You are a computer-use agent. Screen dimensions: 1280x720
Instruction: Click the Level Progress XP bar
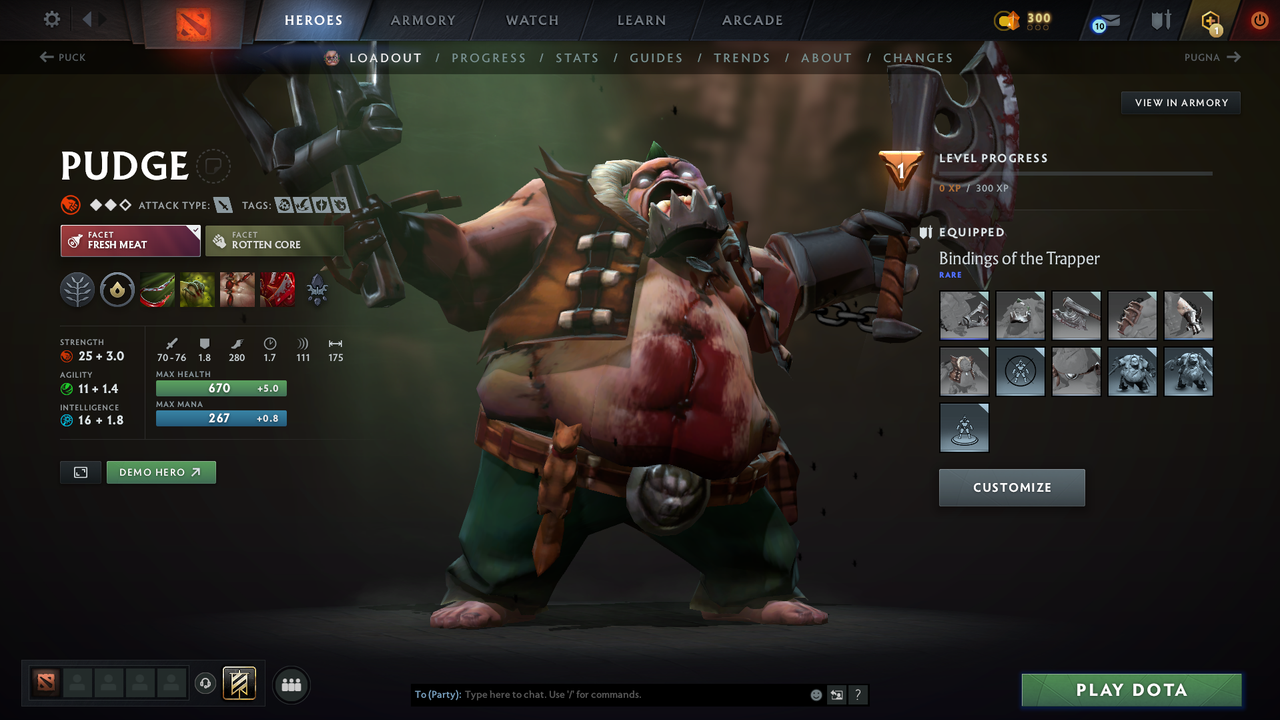pyautogui.click(x=1075, y=172)
